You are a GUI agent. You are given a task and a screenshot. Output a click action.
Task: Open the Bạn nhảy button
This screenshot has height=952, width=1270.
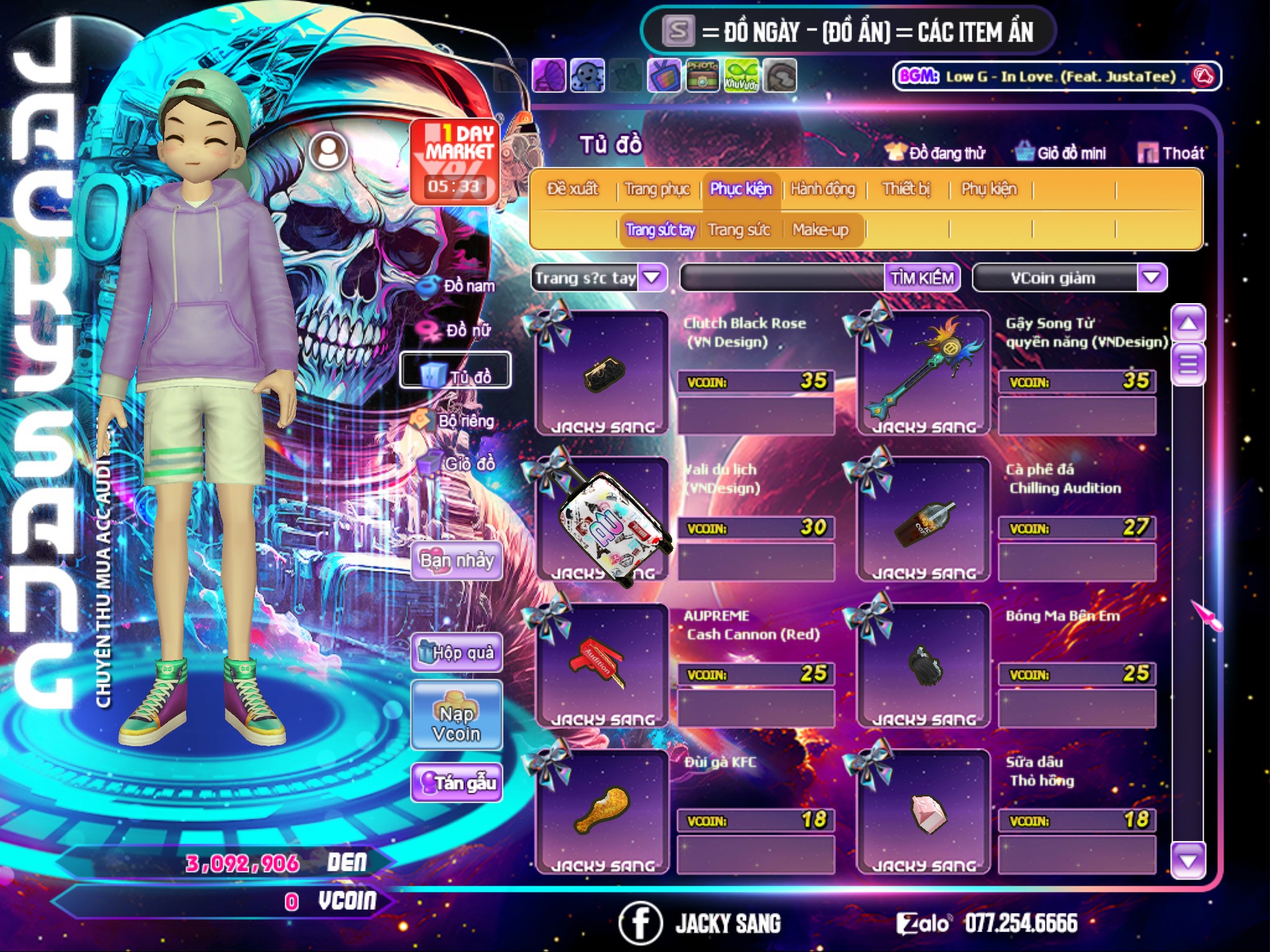(x=456, y=561)
